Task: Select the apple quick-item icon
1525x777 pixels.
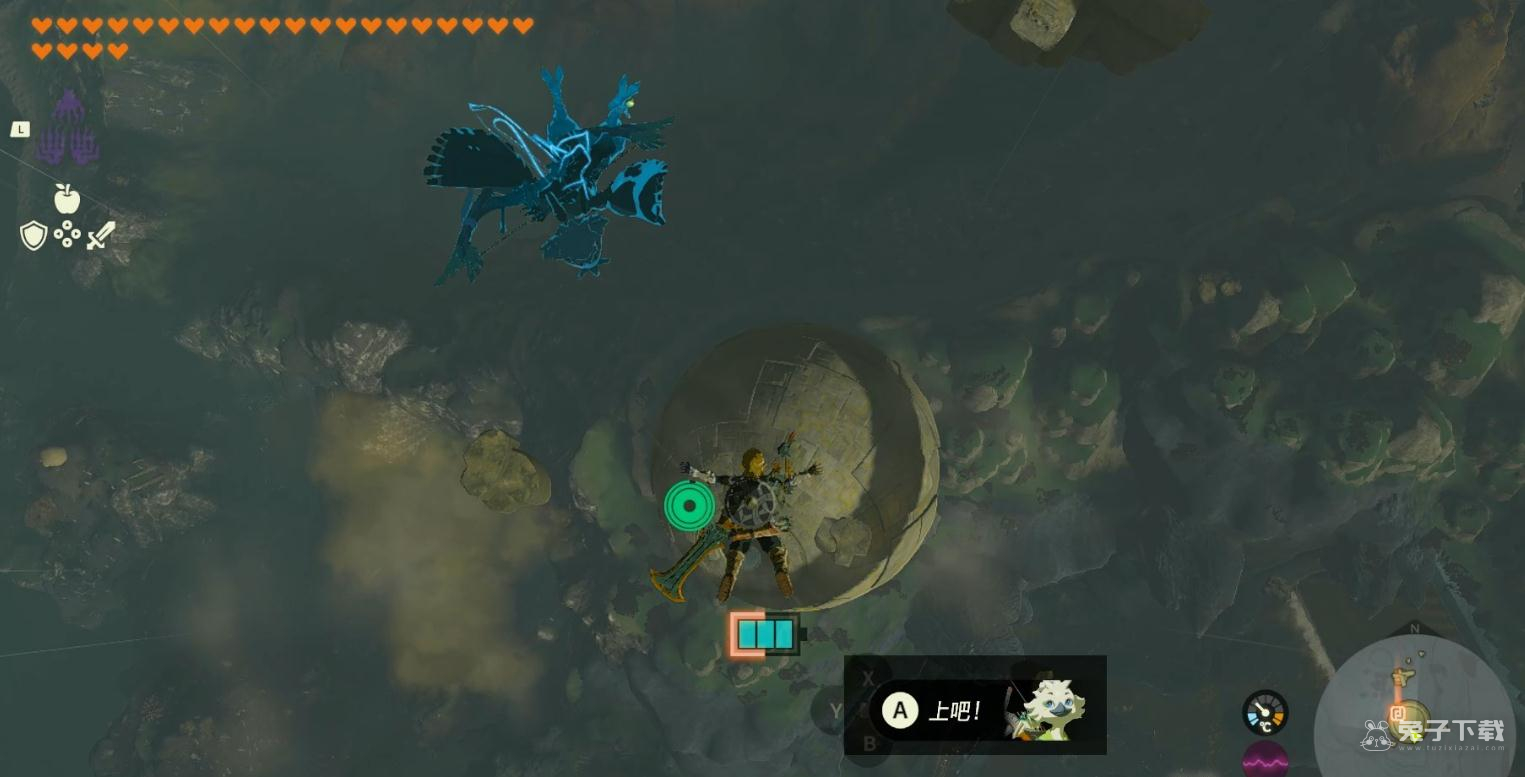Action: (x=67, y=198)
